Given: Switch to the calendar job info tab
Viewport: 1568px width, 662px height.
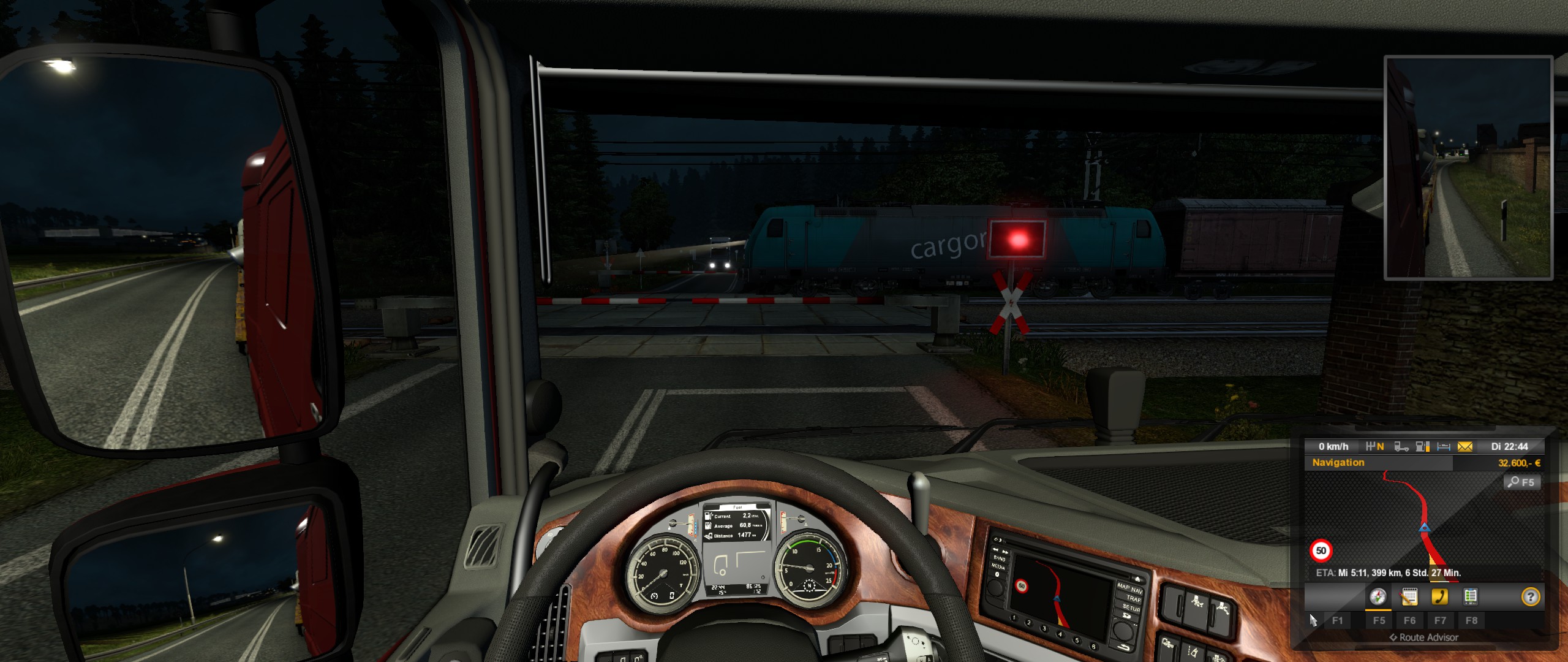Looking at the screenshot, I should click(x=1409, y=596).
